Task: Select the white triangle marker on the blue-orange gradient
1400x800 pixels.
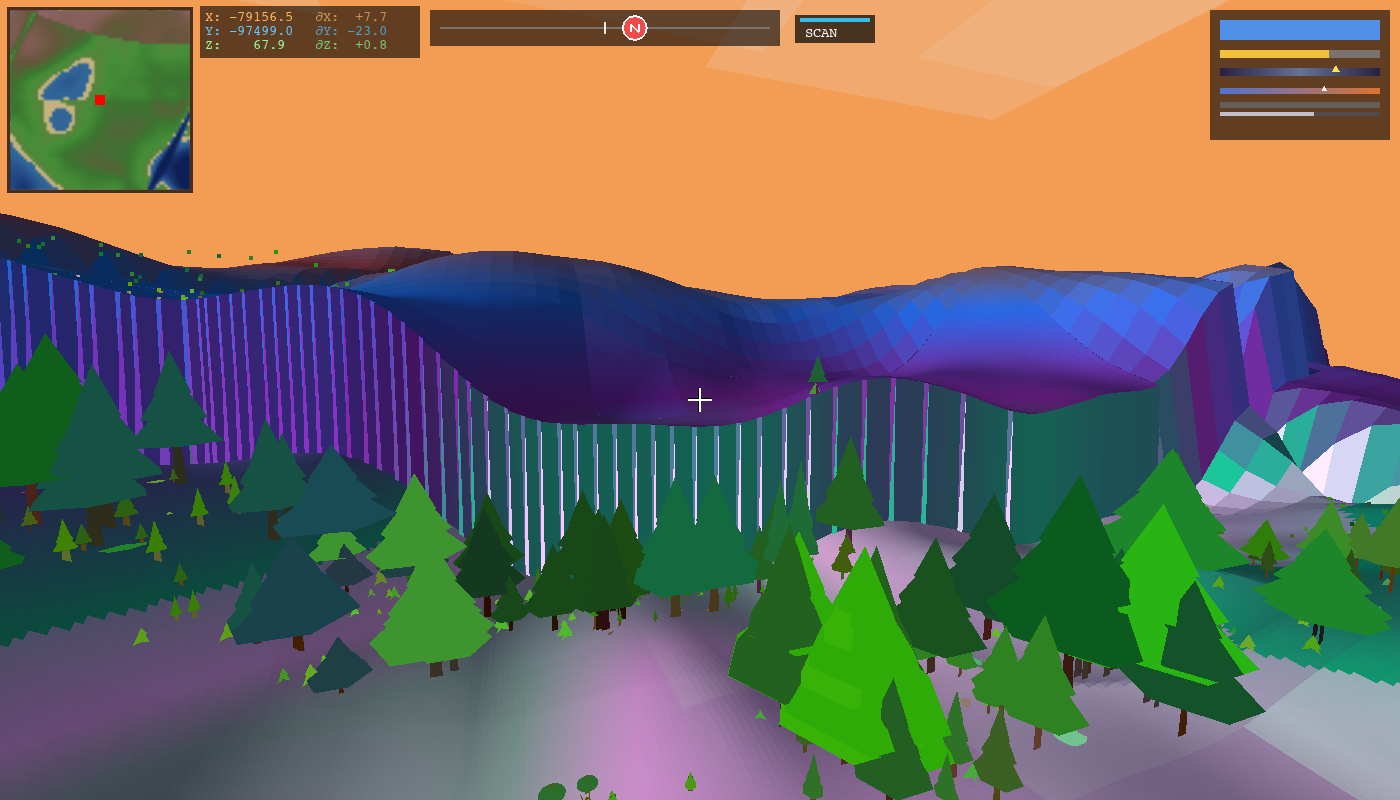Action: click(1325, 87)
